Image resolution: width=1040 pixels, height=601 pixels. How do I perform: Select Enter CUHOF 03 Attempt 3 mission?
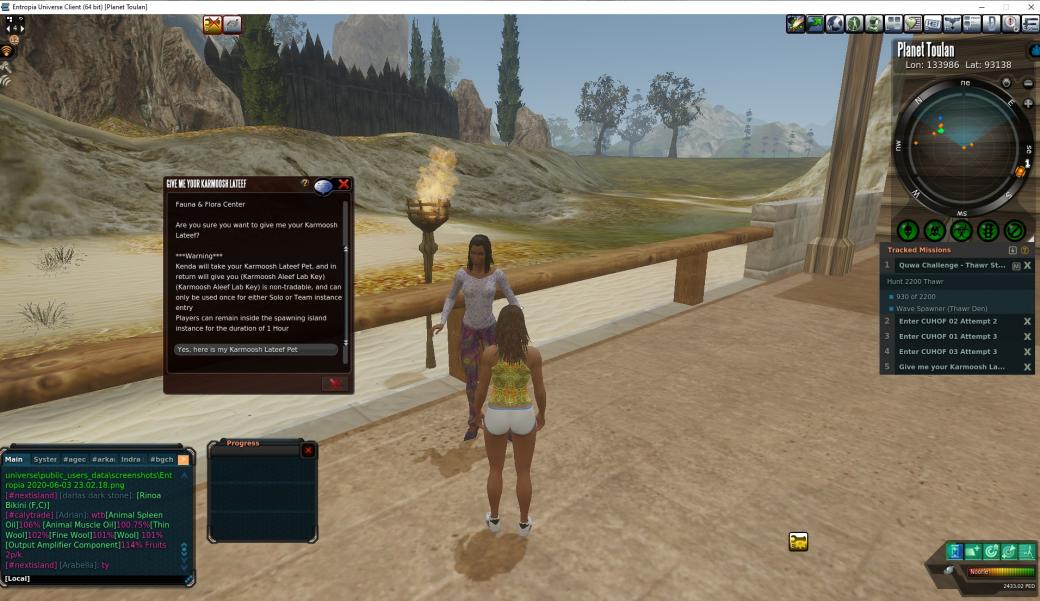point(947,352)
